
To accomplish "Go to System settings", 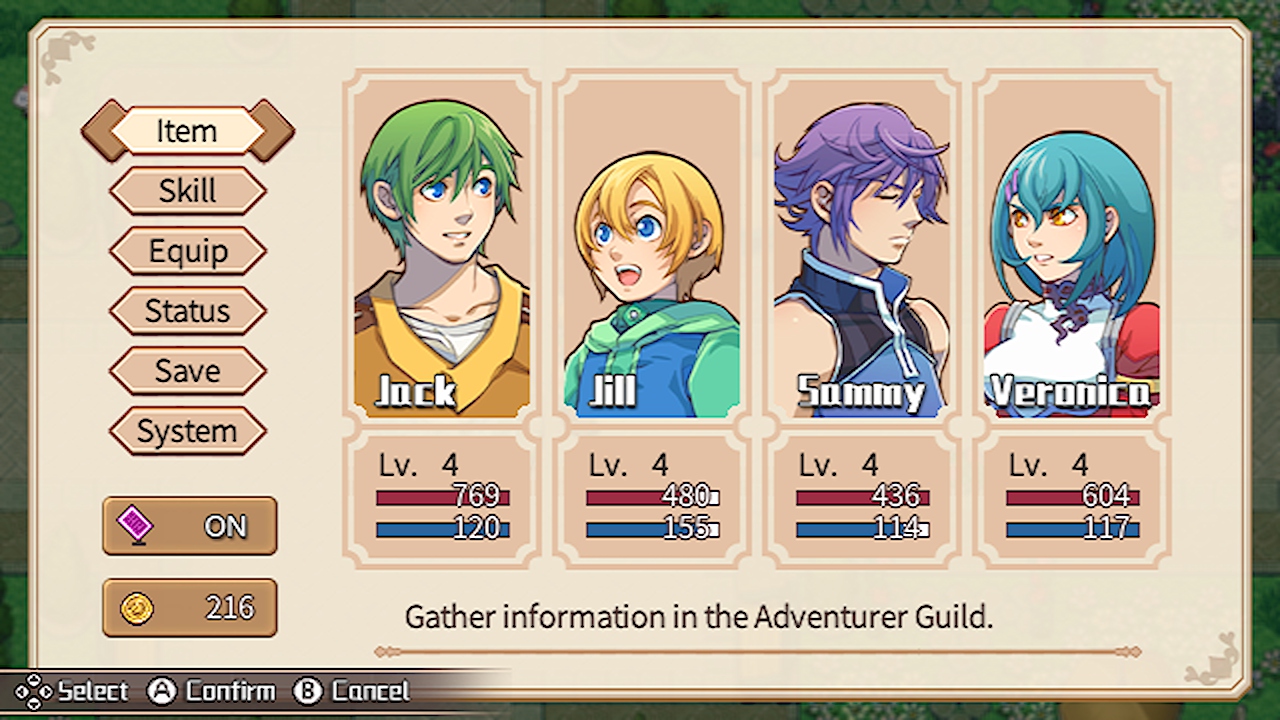I will [187, 431].
